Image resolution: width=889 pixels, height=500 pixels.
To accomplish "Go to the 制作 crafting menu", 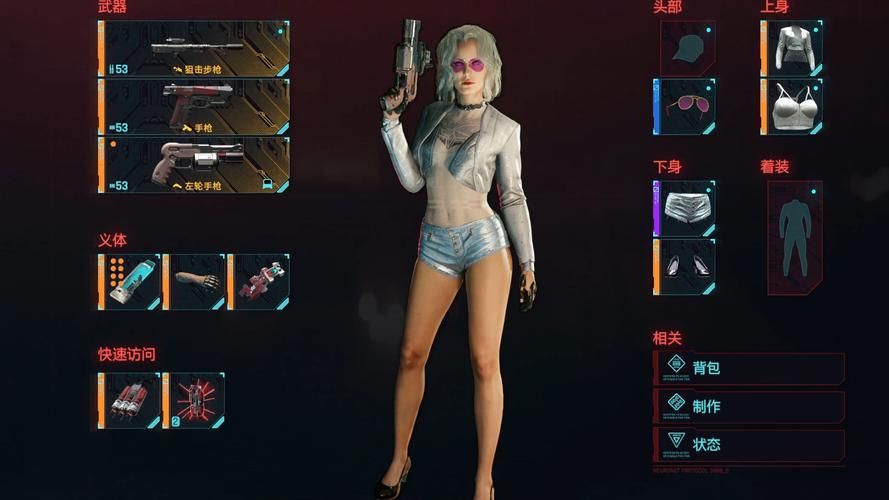I will (x=749, y=406).
